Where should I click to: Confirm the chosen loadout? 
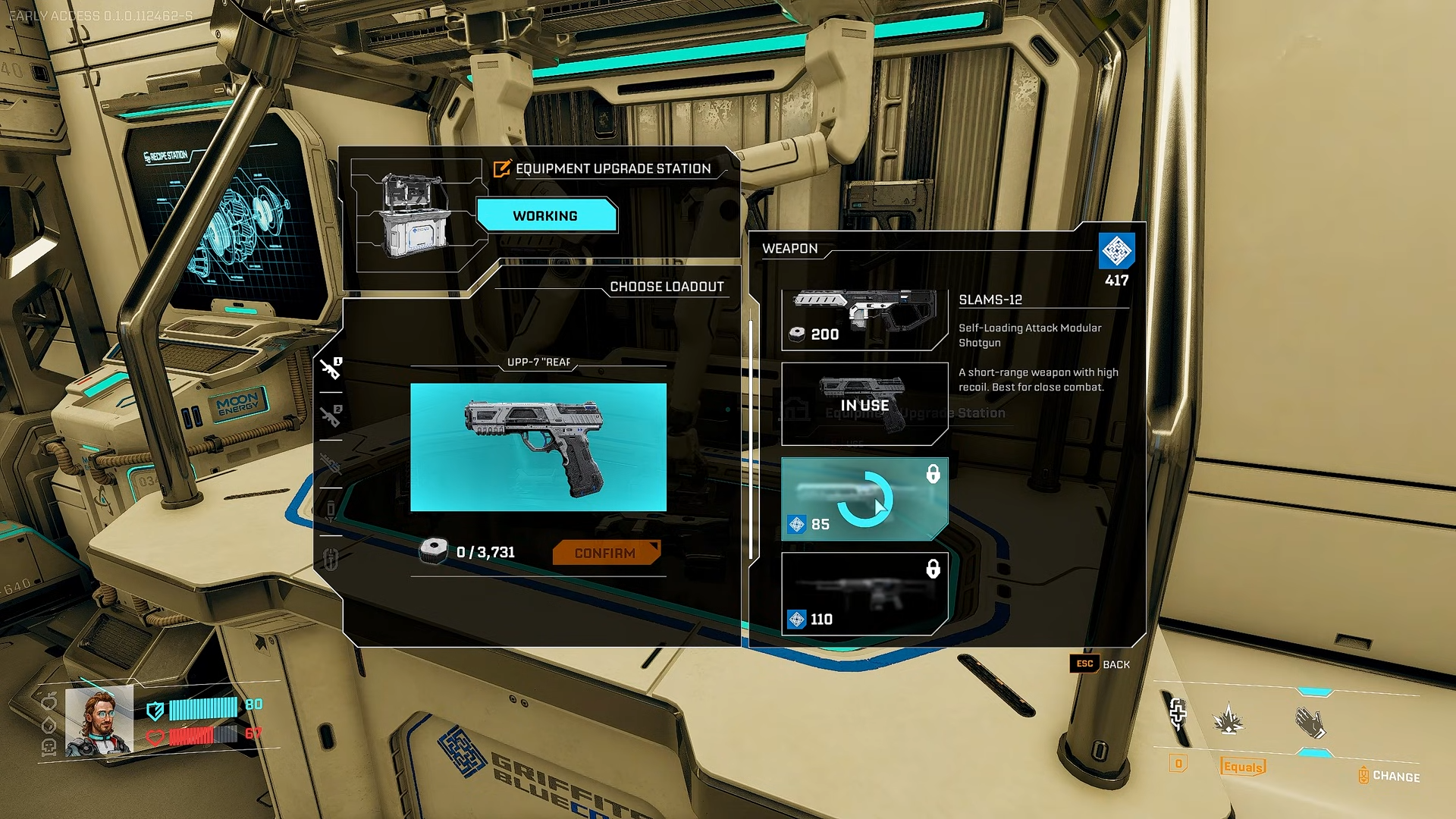tap(605, 553)
